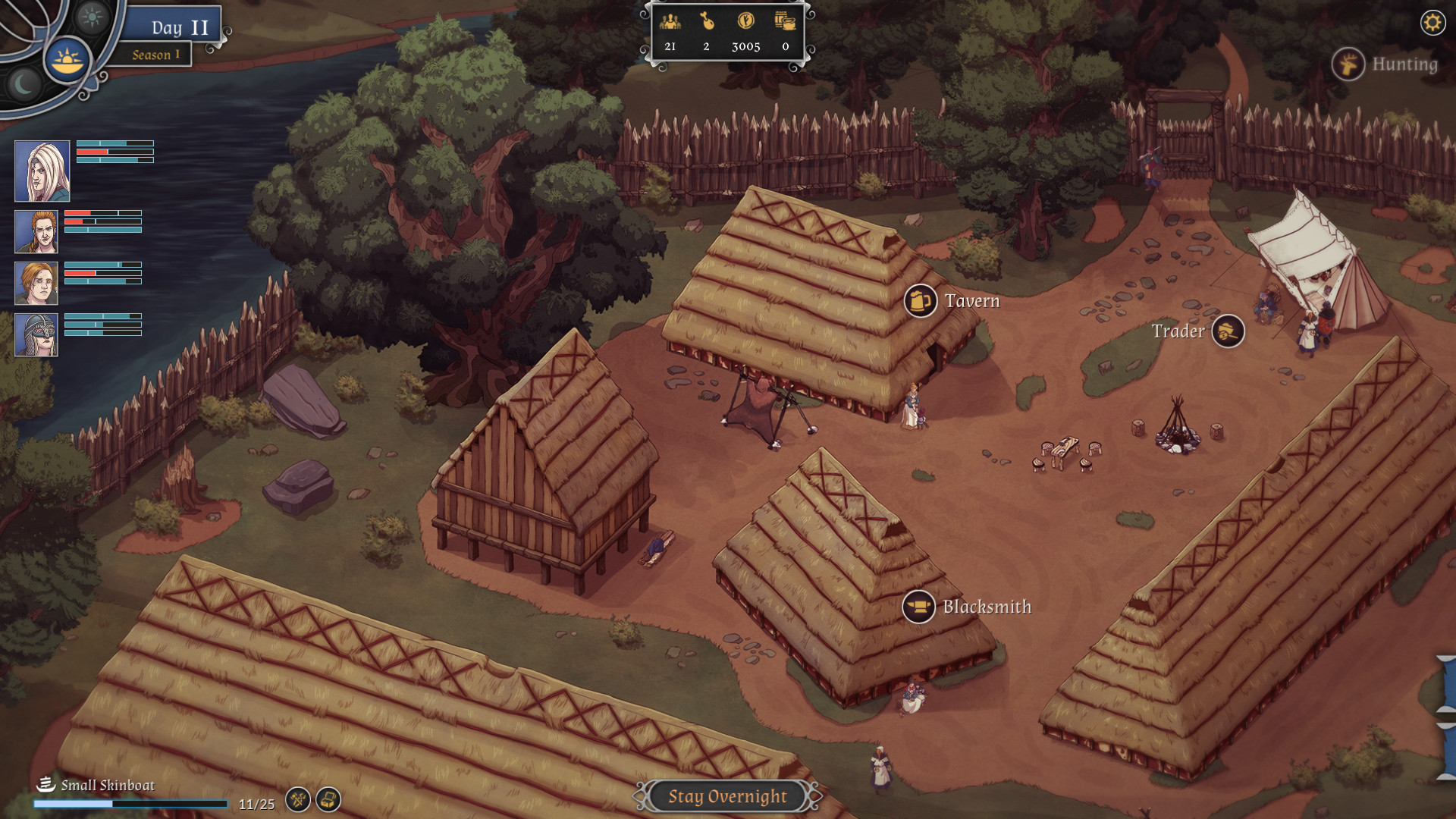Open the cargo icon showing 0
Screen dimensions: 1456x819
click(786, 22)
